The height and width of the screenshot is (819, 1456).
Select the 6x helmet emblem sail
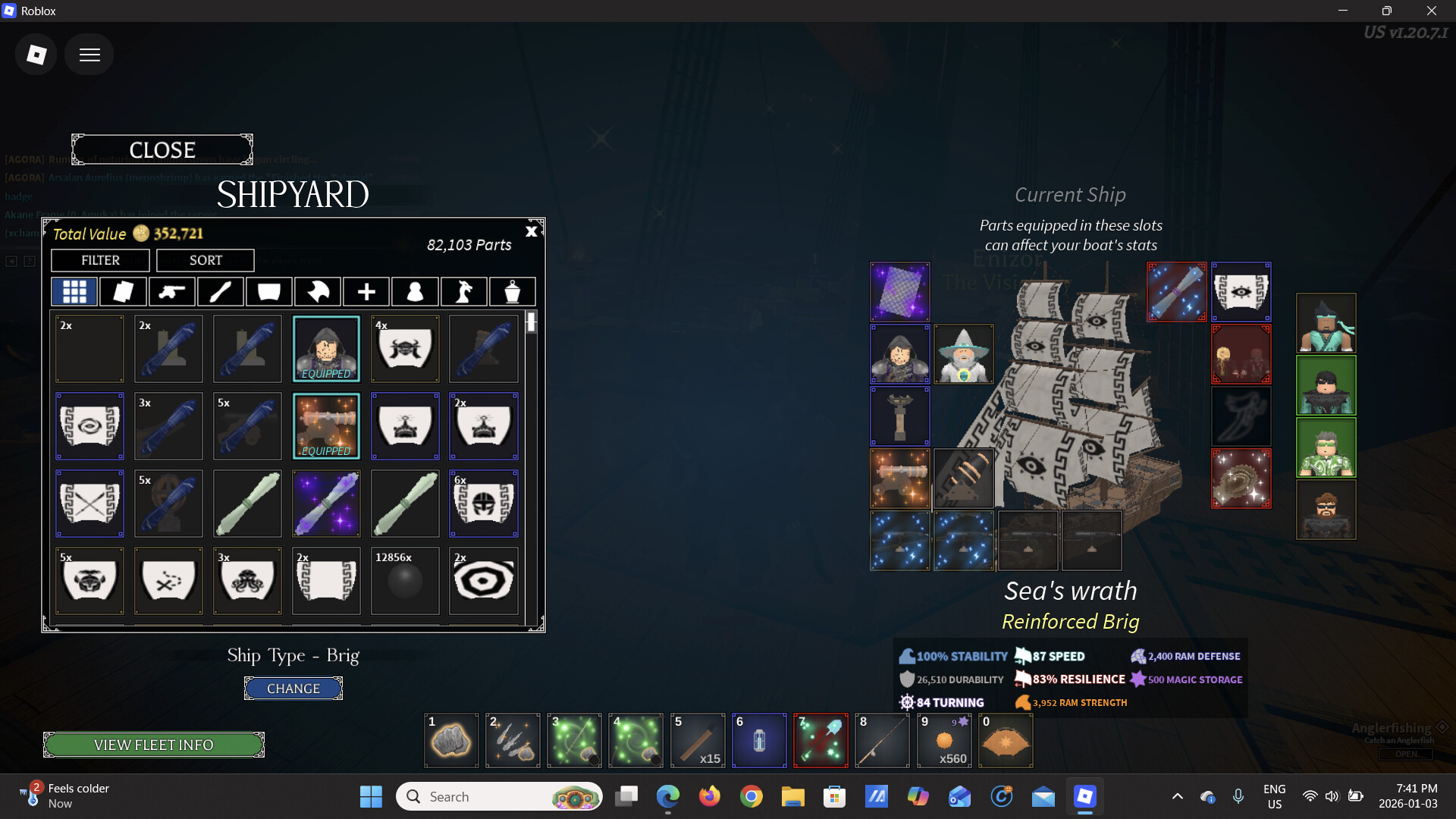coord(484,504)
